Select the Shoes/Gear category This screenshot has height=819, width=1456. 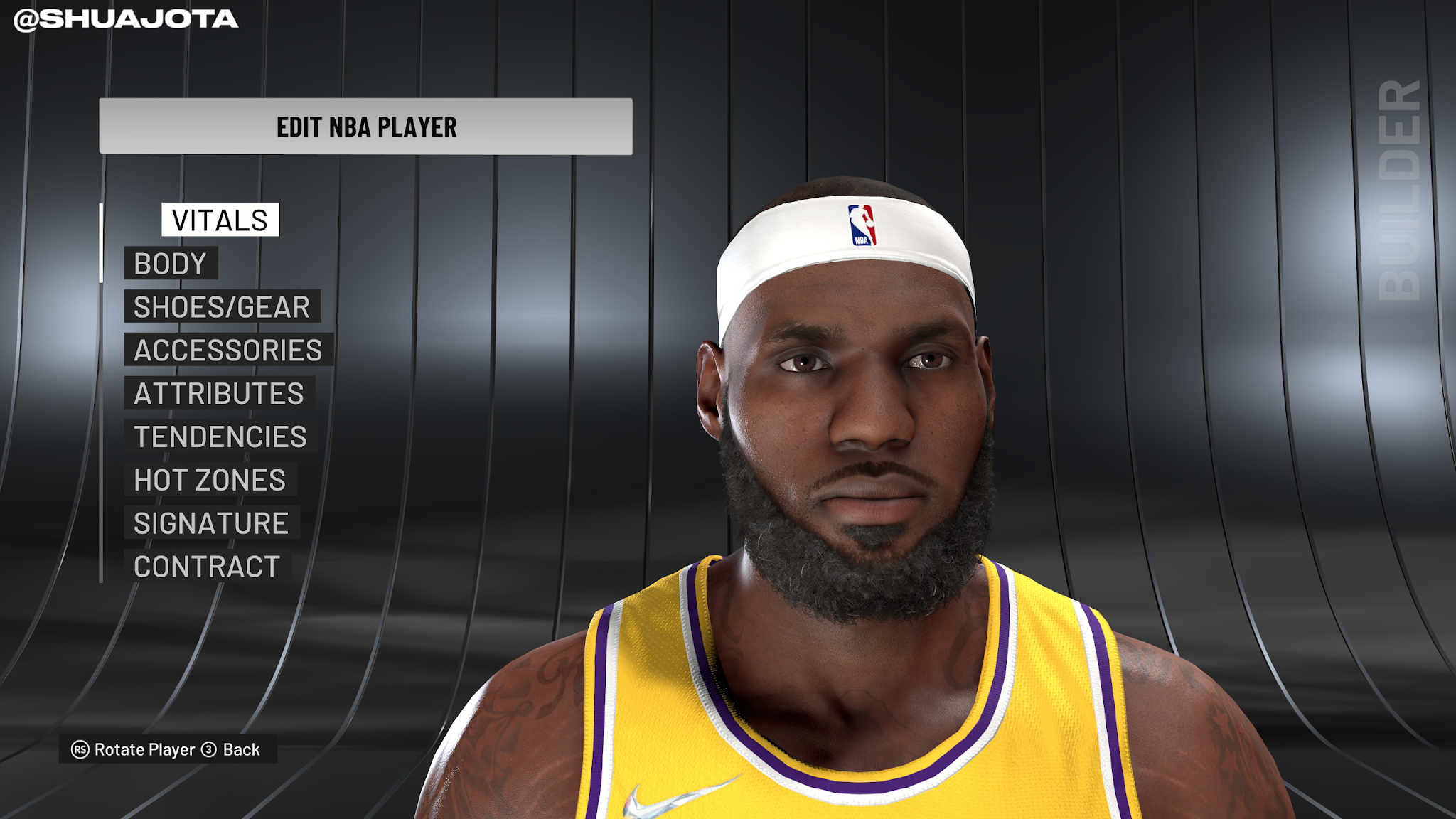pyautogui.click(x=222, y=307)
